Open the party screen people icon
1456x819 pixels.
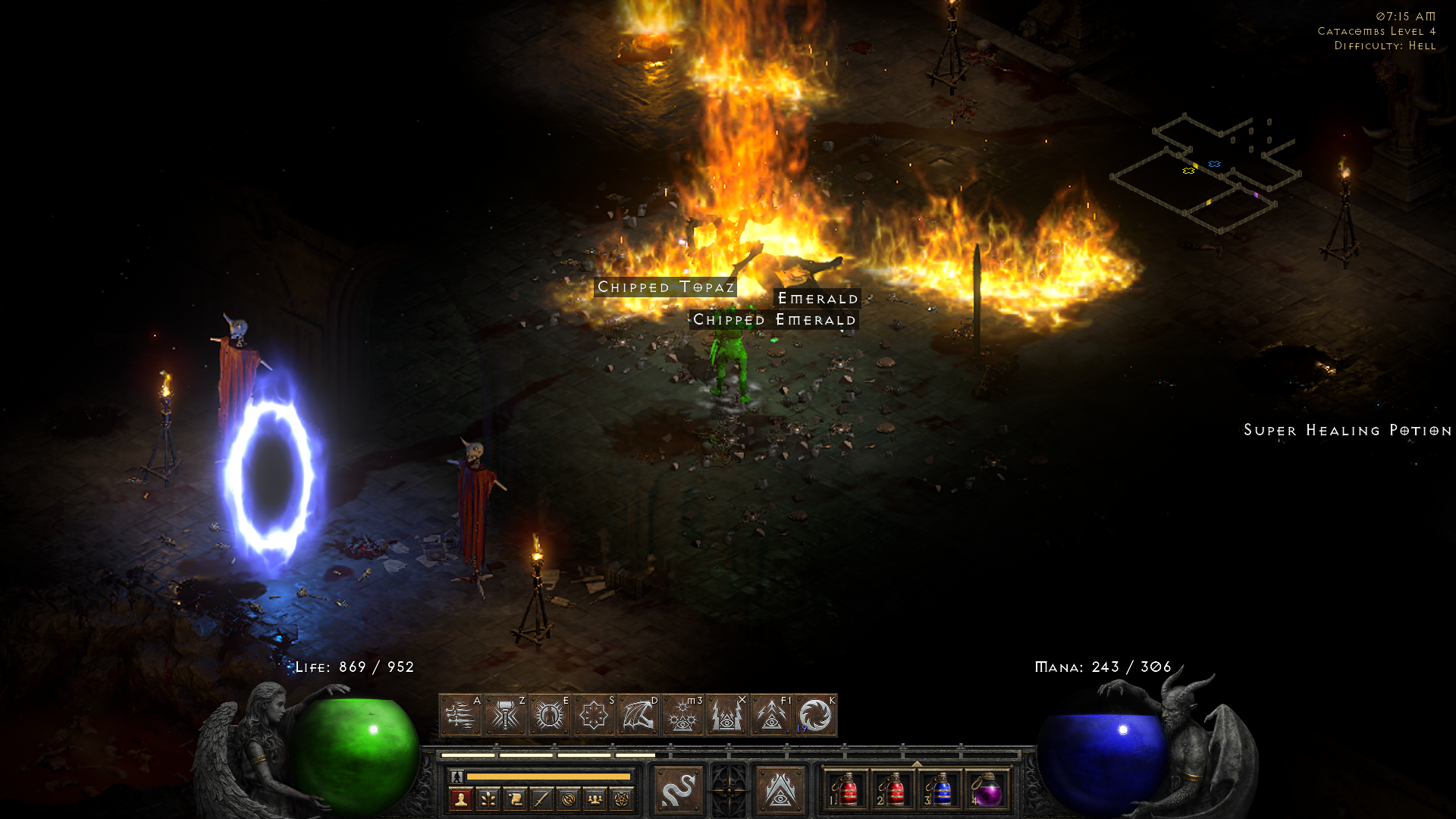tap(595, 798)
